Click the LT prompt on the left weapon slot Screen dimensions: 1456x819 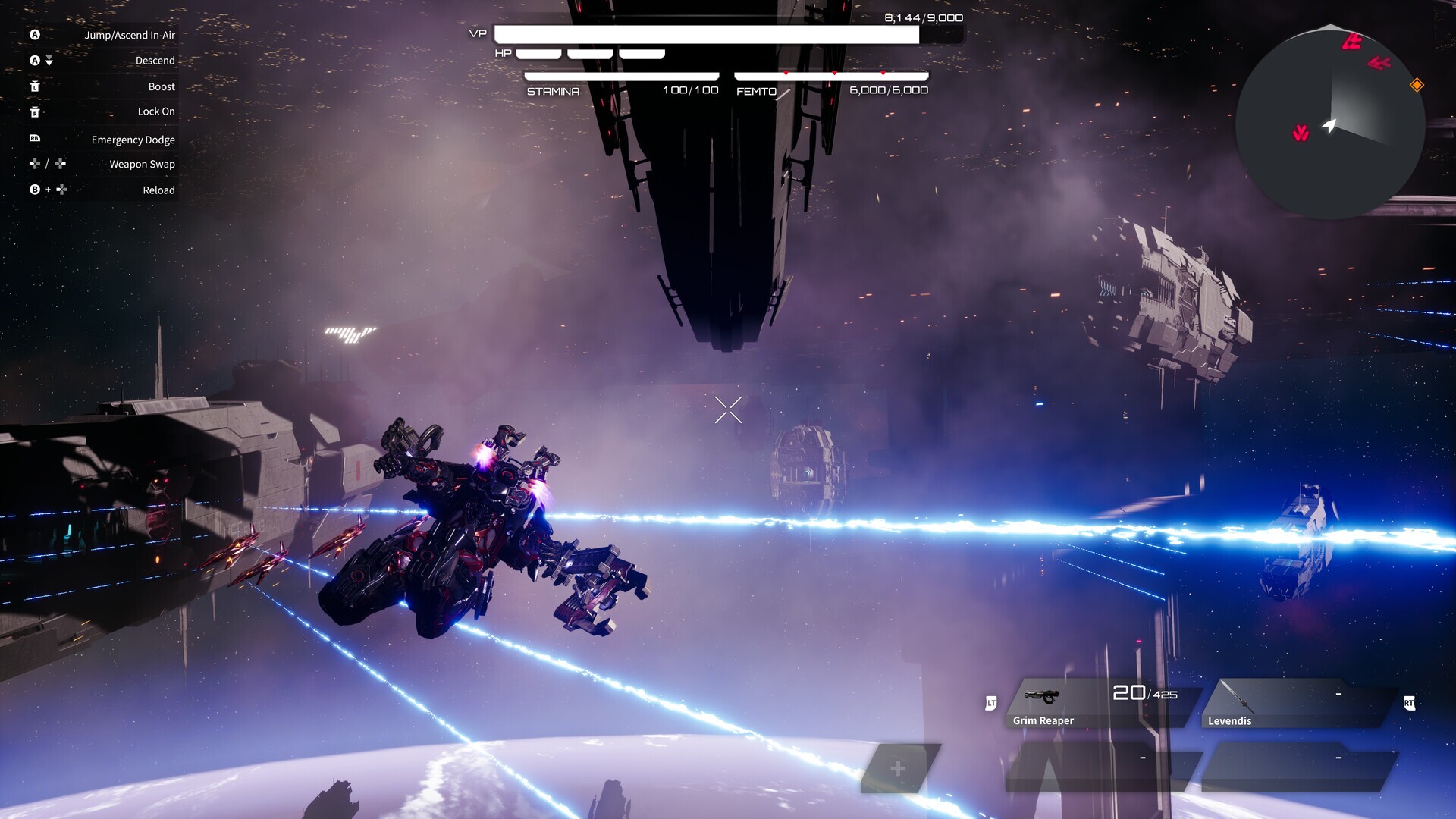992,704
